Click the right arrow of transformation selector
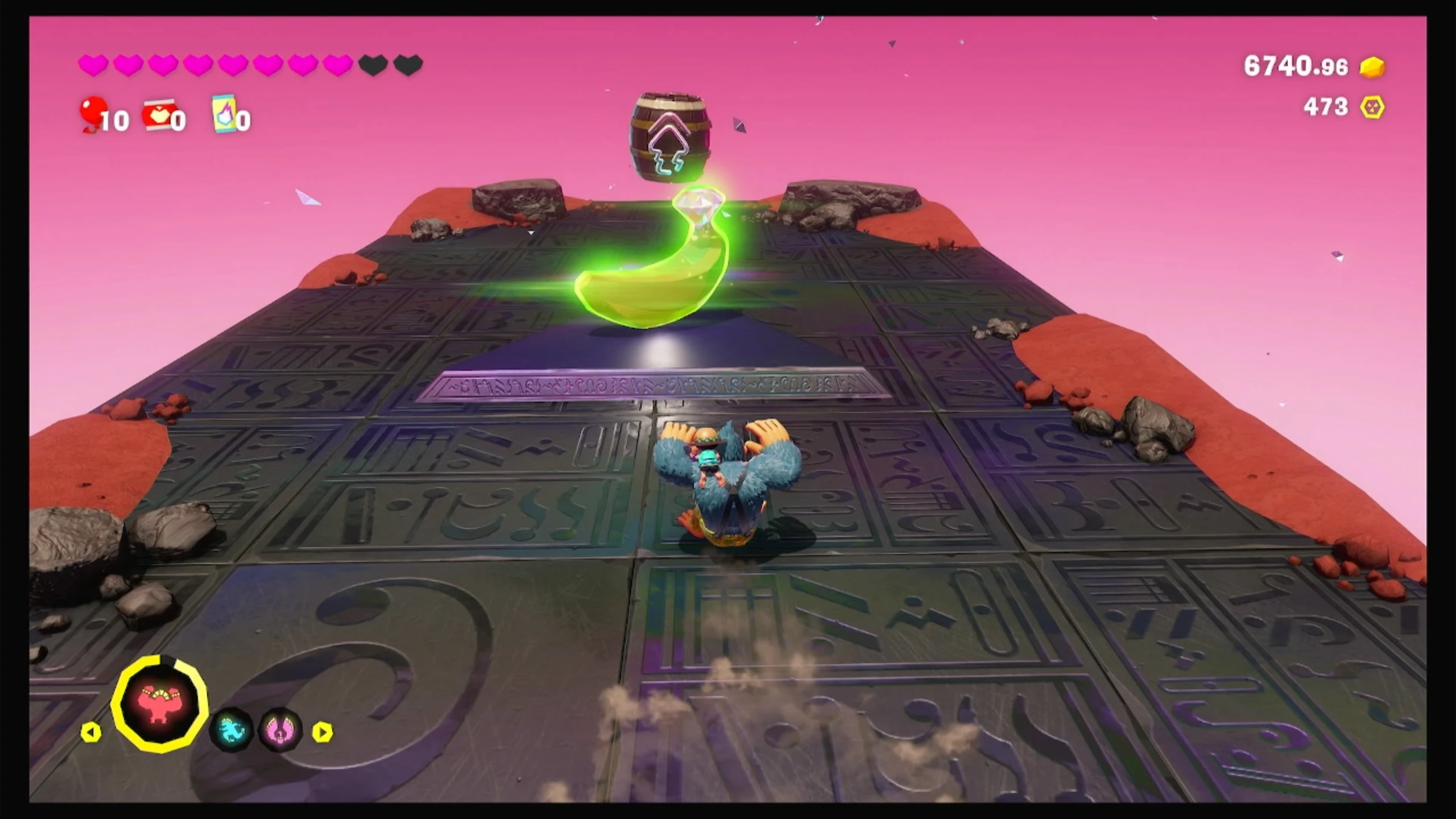The width and height of the screenshot is (1456, 819). [322, 732]
